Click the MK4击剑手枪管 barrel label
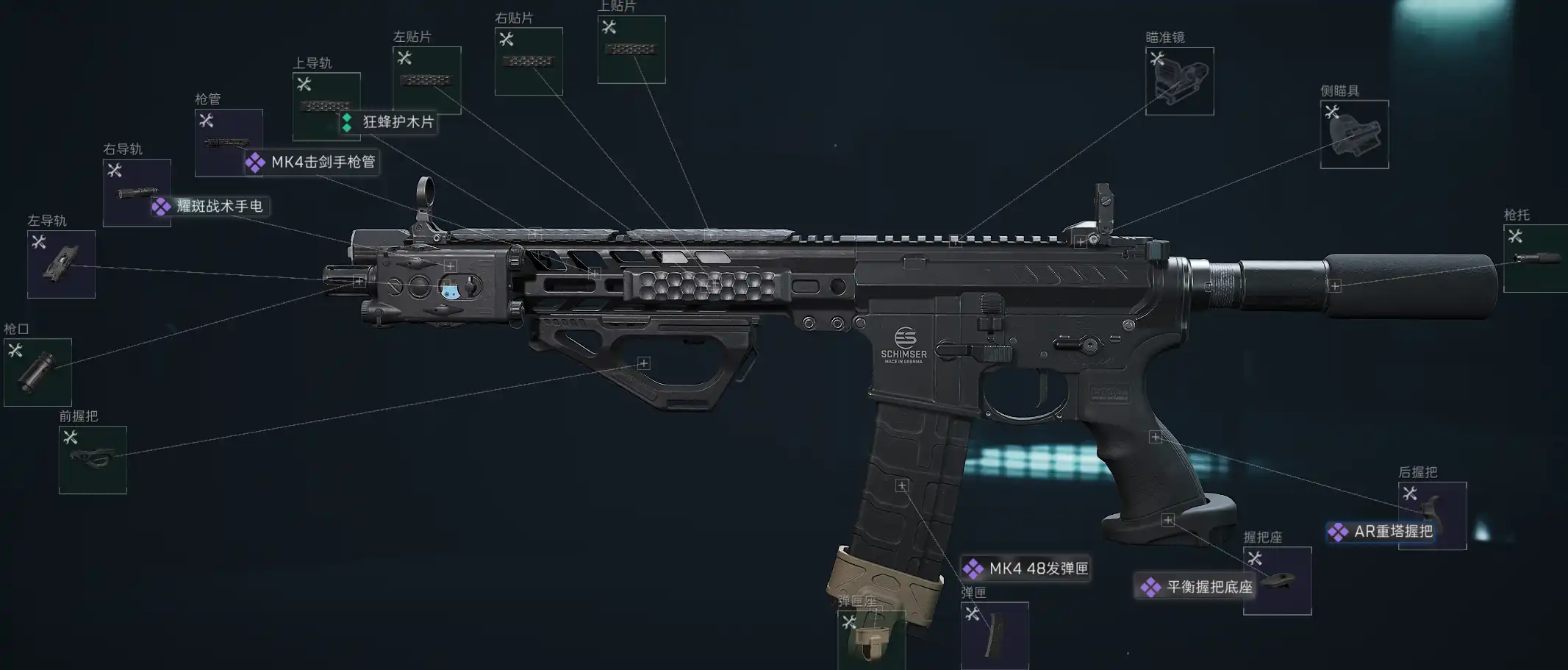This screenshot has height=670, width=1568. (x=312, y=162)
